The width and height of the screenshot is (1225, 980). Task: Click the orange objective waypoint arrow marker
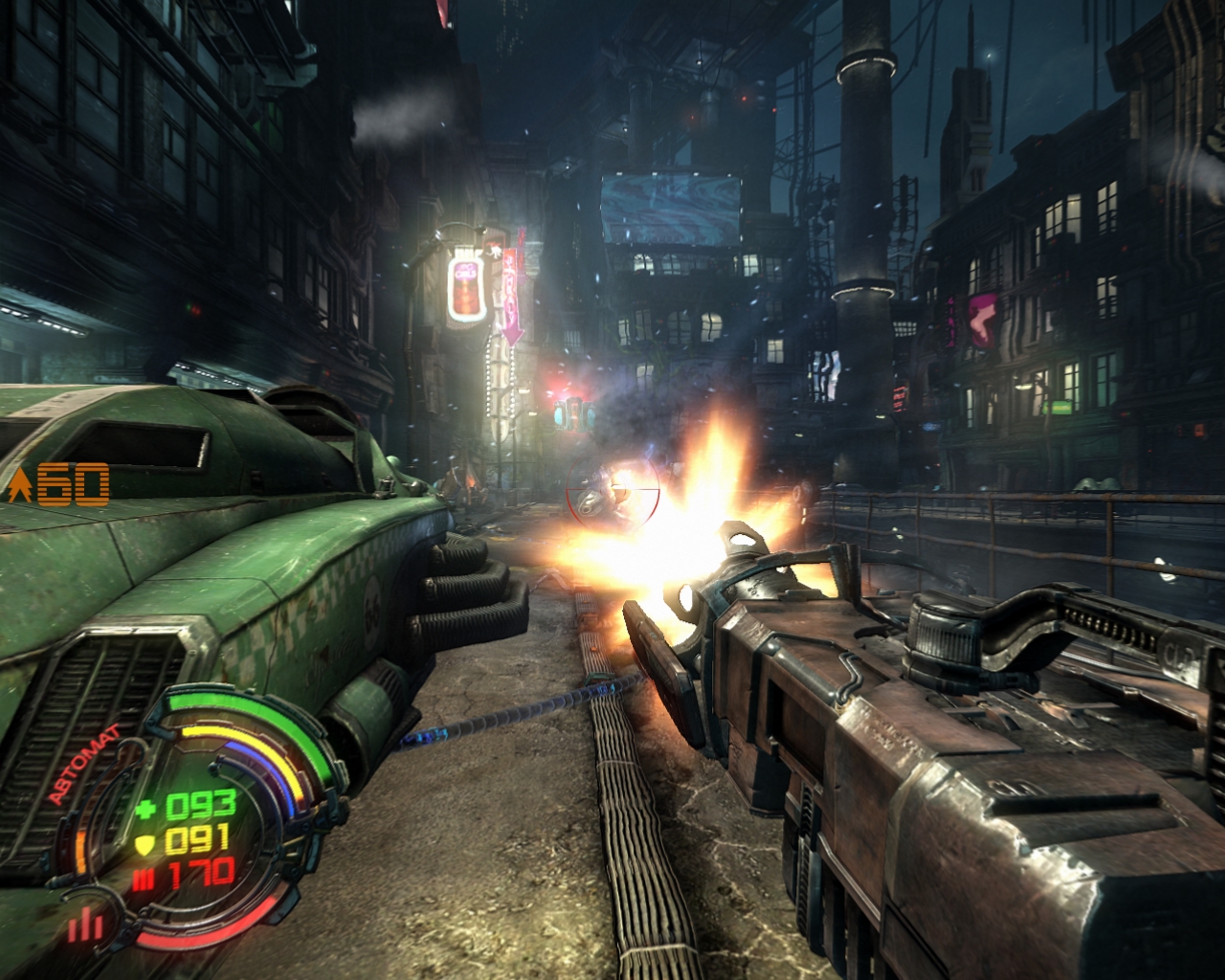17,486
